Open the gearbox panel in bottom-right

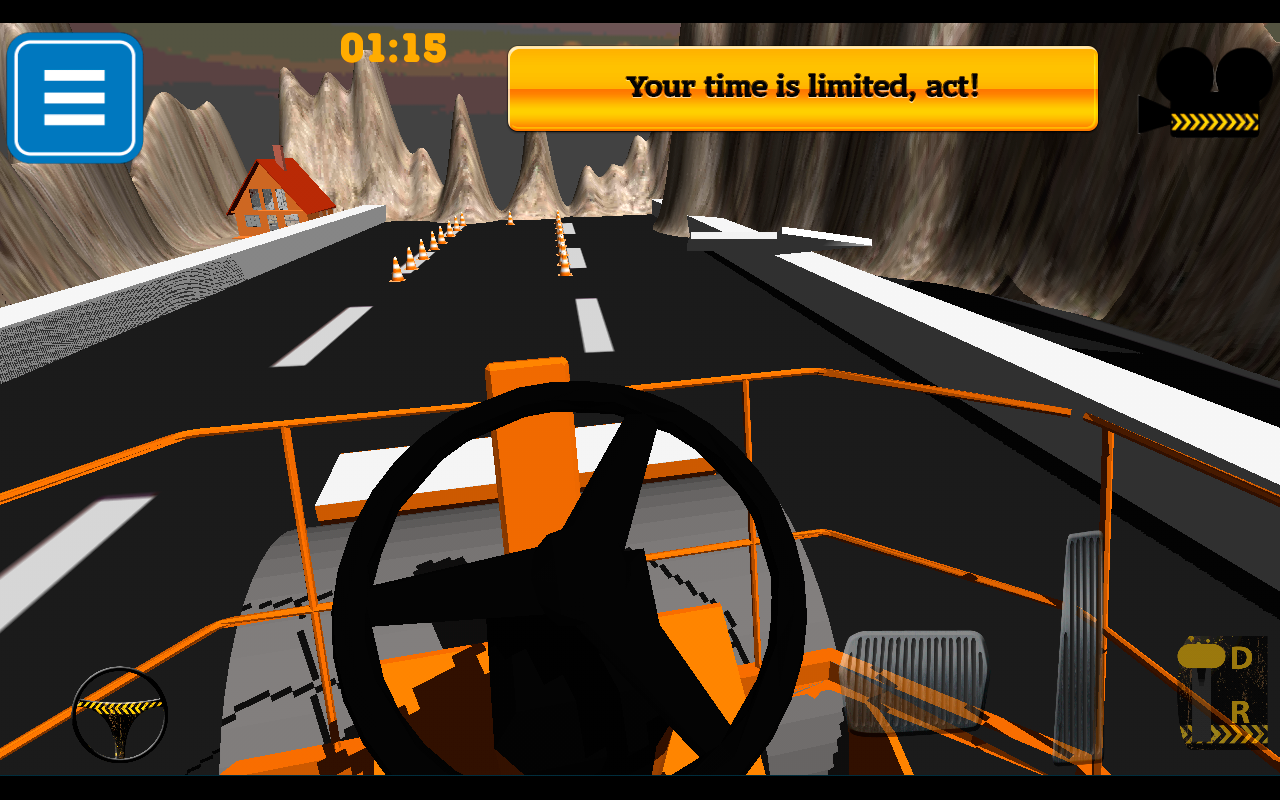point(1220,690)
